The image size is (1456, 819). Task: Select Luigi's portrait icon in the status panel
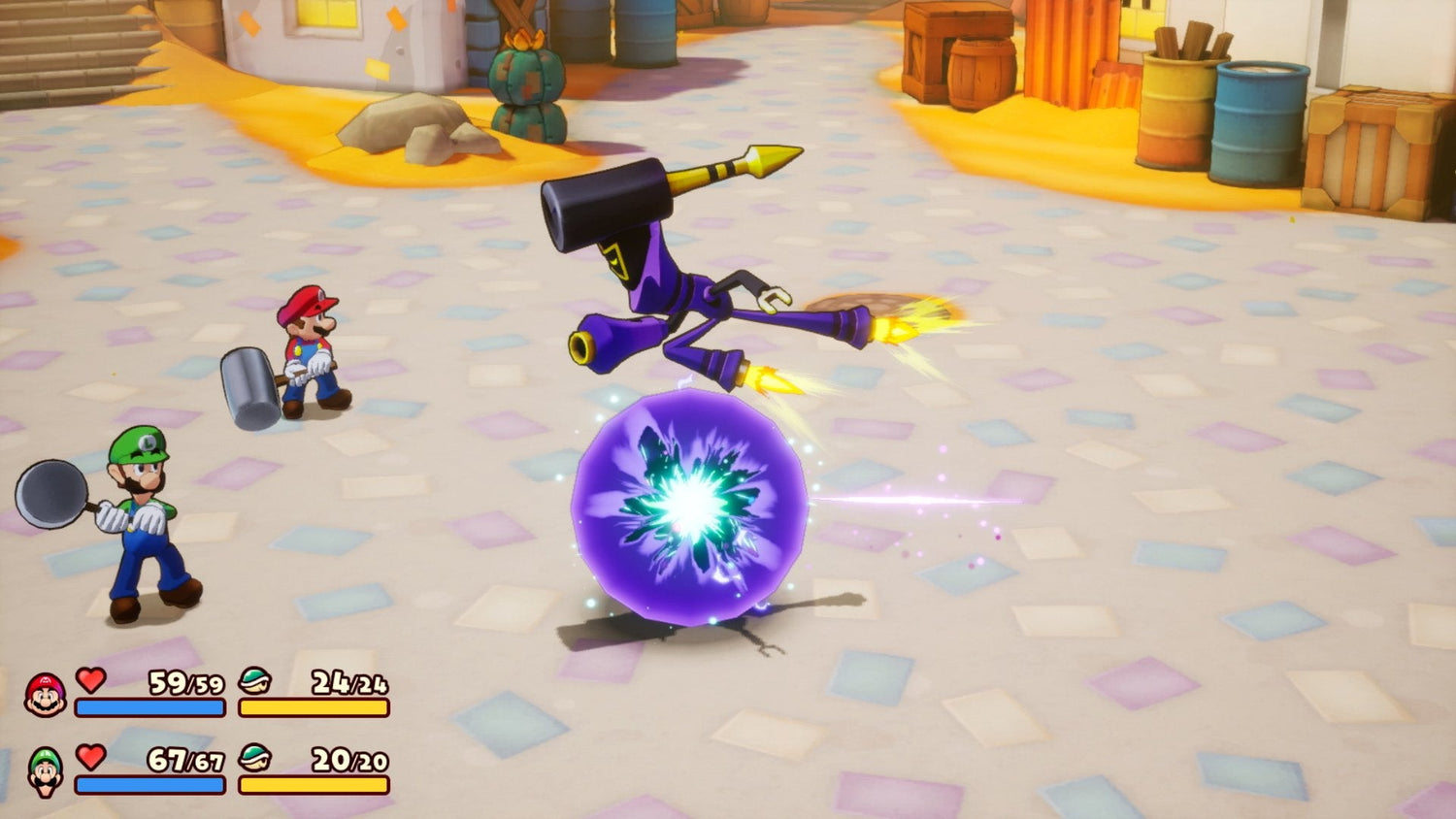click(45, 771)
